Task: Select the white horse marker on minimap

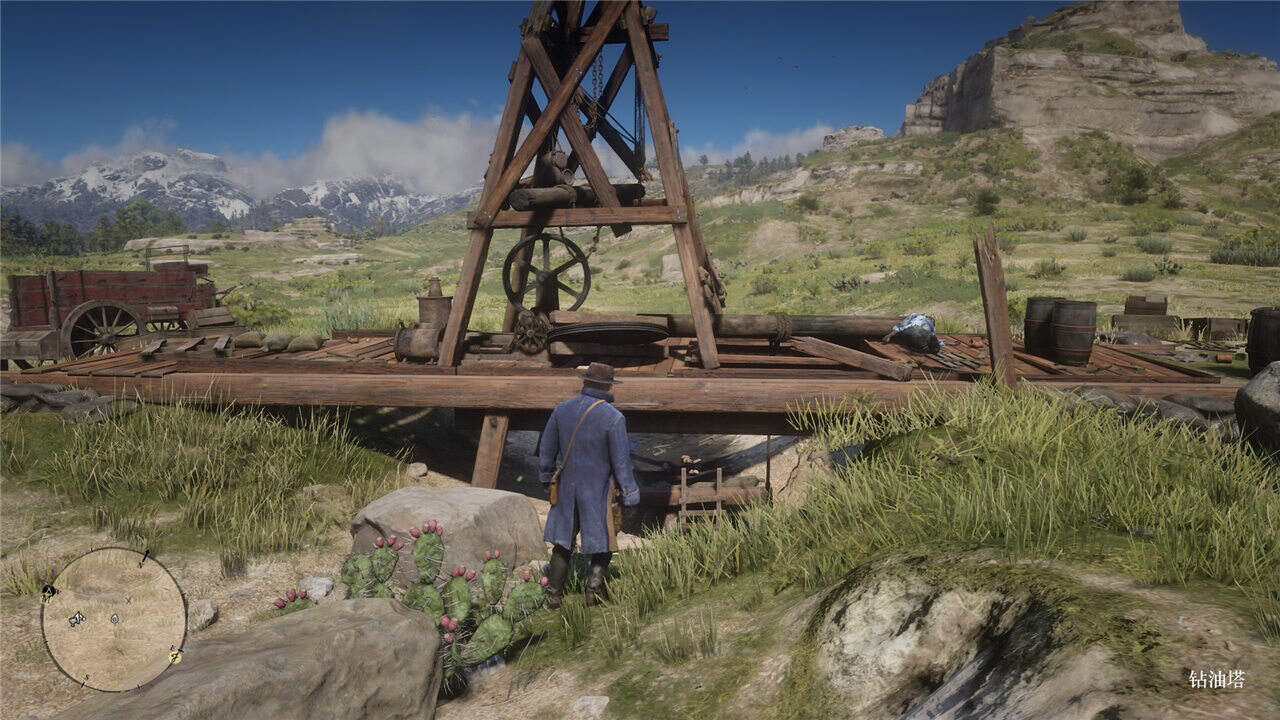Action: [x=76, y=619]
